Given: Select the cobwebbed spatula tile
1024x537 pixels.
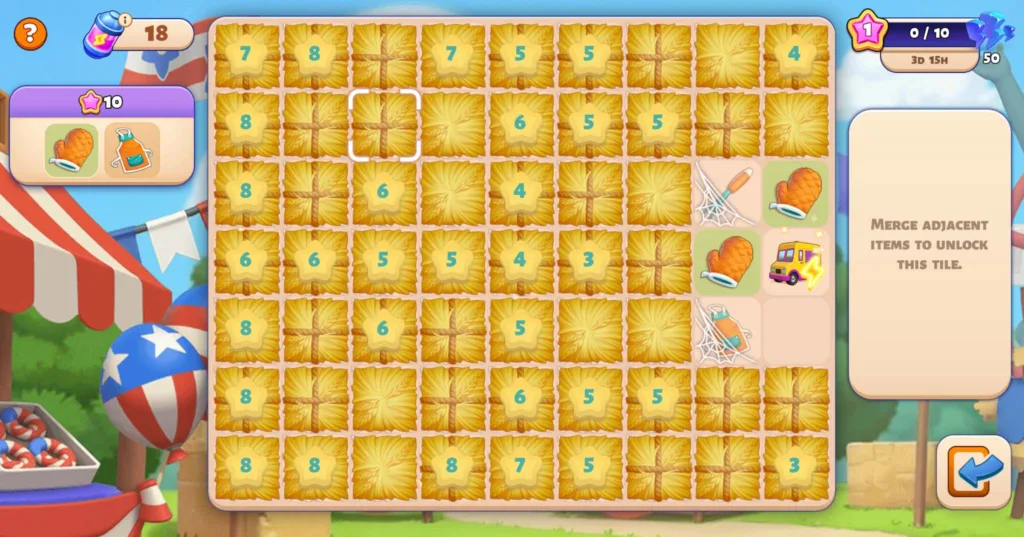Looking at the screenshot, I should pyautogui.click(x=727, y=194).
